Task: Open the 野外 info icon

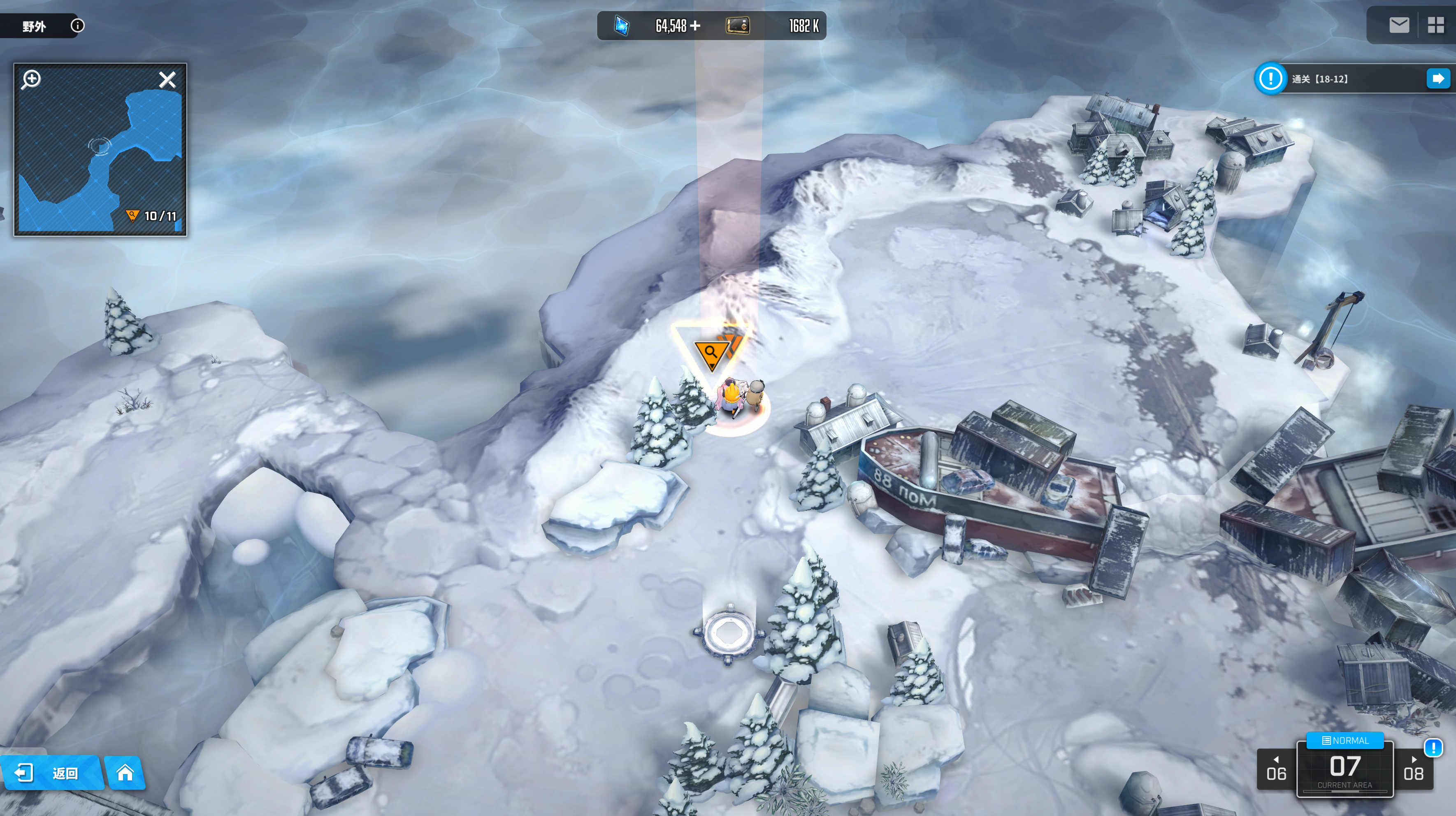Action: [x=77, y=26]
